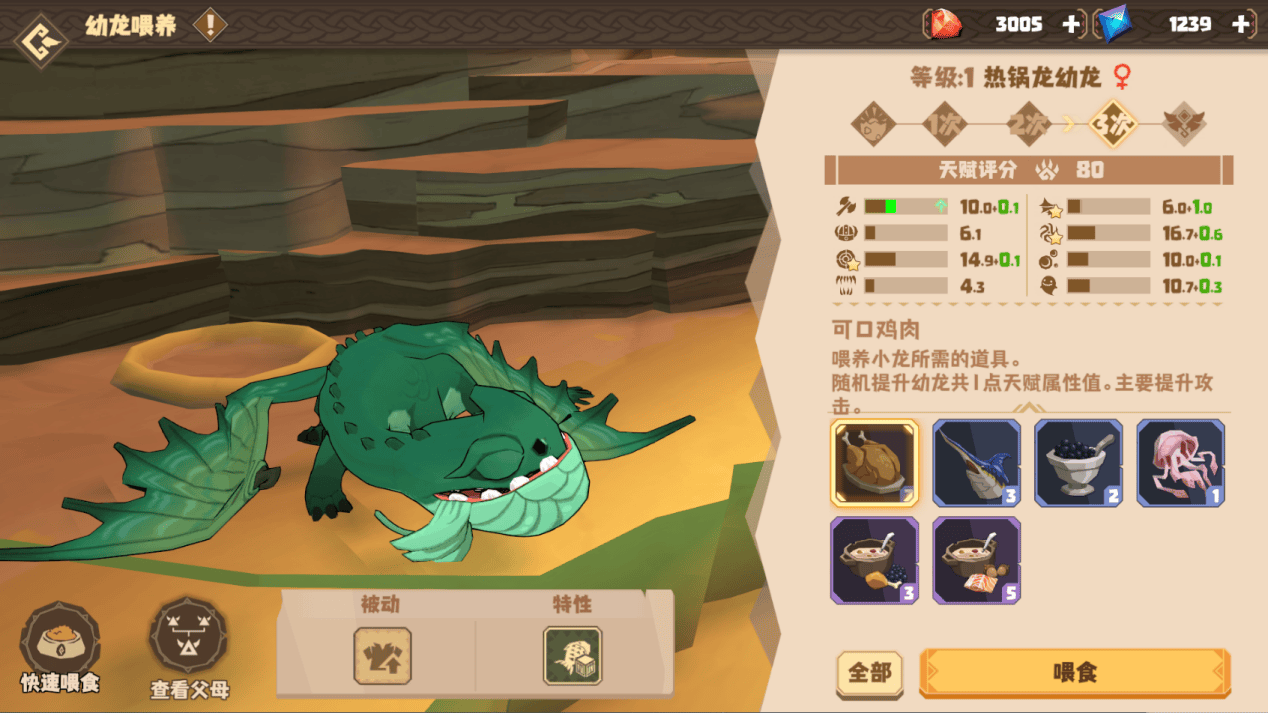Viewport: 1268px width, 713px height.
Task: Select the 2次 feeding stage diamond
Action: coord(1028,125)
